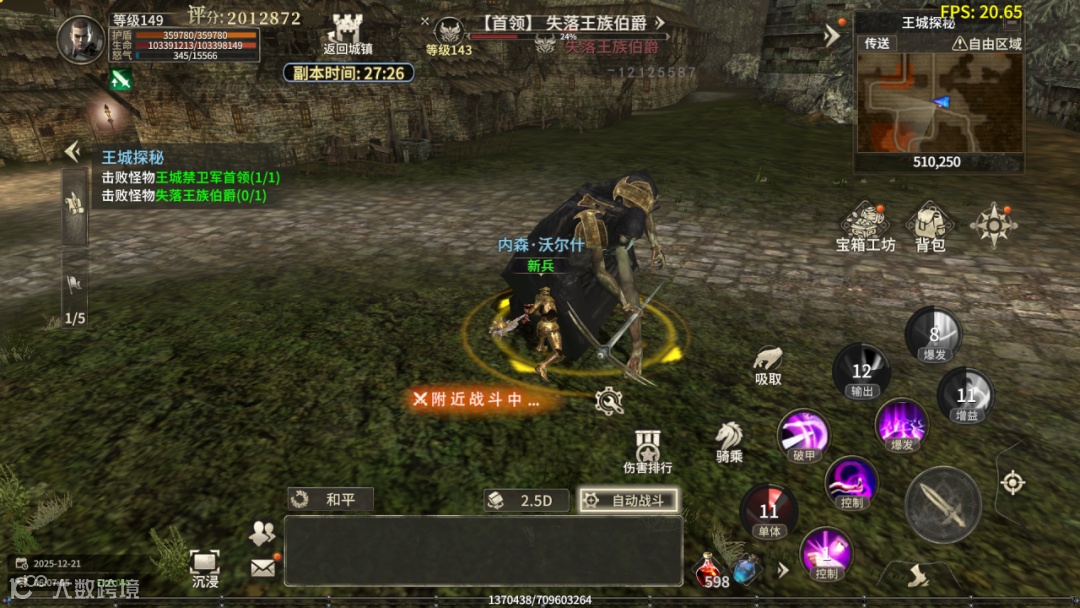Mount up with the 骑乘 horse icon
The width and height of the screenshot is (1080, 608).
[729, 440]
